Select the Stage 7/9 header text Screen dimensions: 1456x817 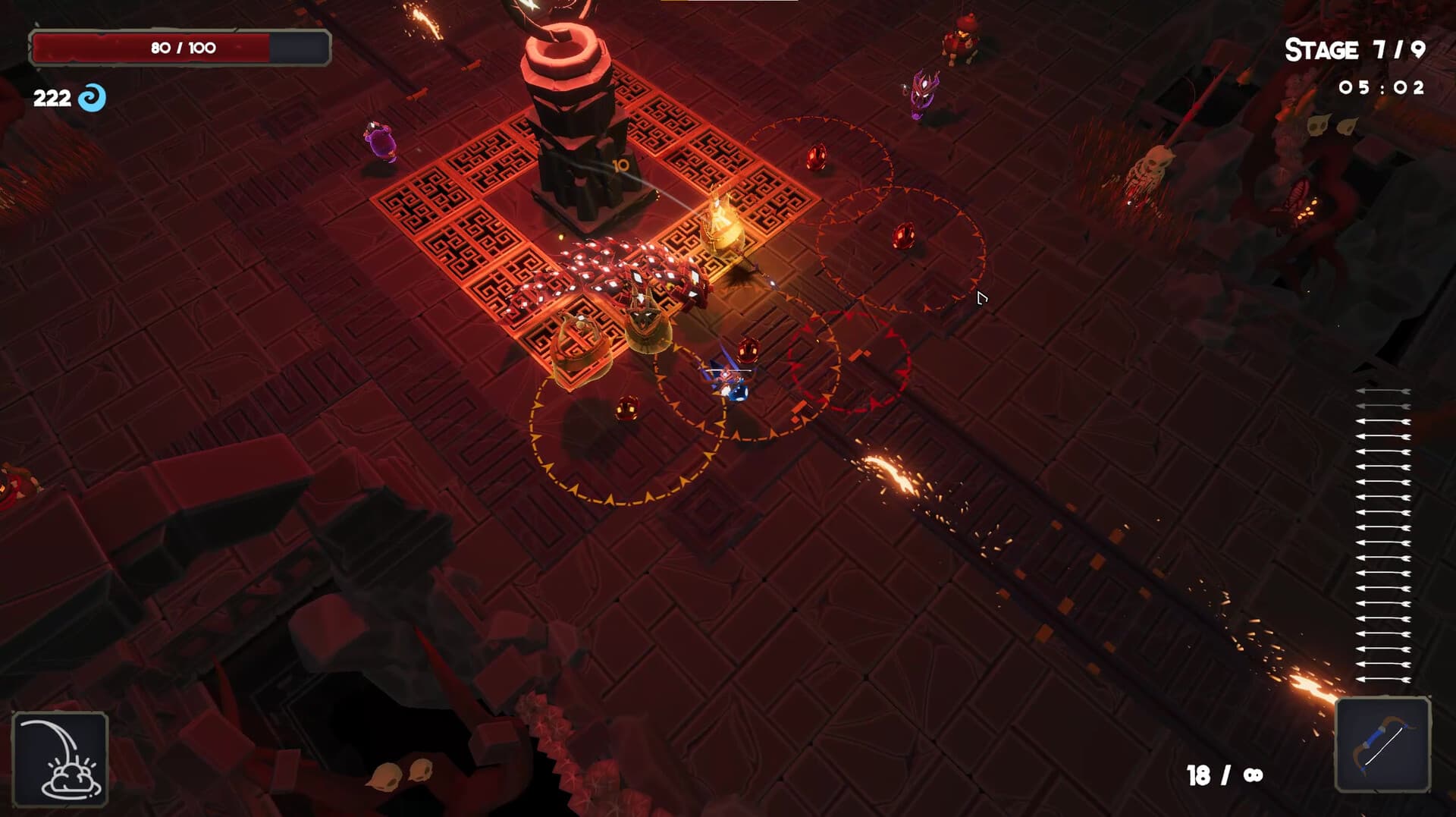[1357, 51]
